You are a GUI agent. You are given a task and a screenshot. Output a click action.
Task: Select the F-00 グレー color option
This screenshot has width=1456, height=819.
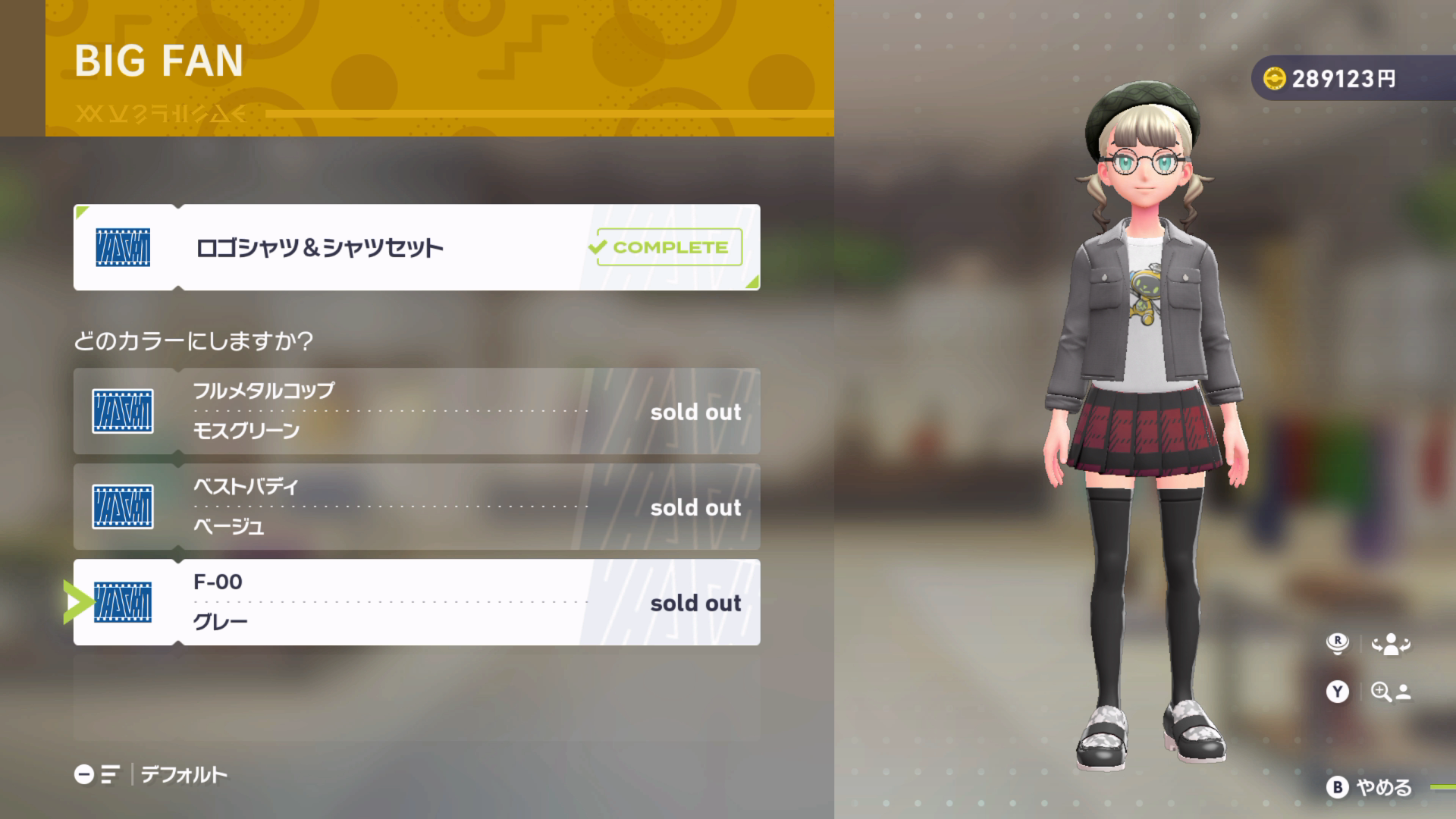tap(416, 602)
